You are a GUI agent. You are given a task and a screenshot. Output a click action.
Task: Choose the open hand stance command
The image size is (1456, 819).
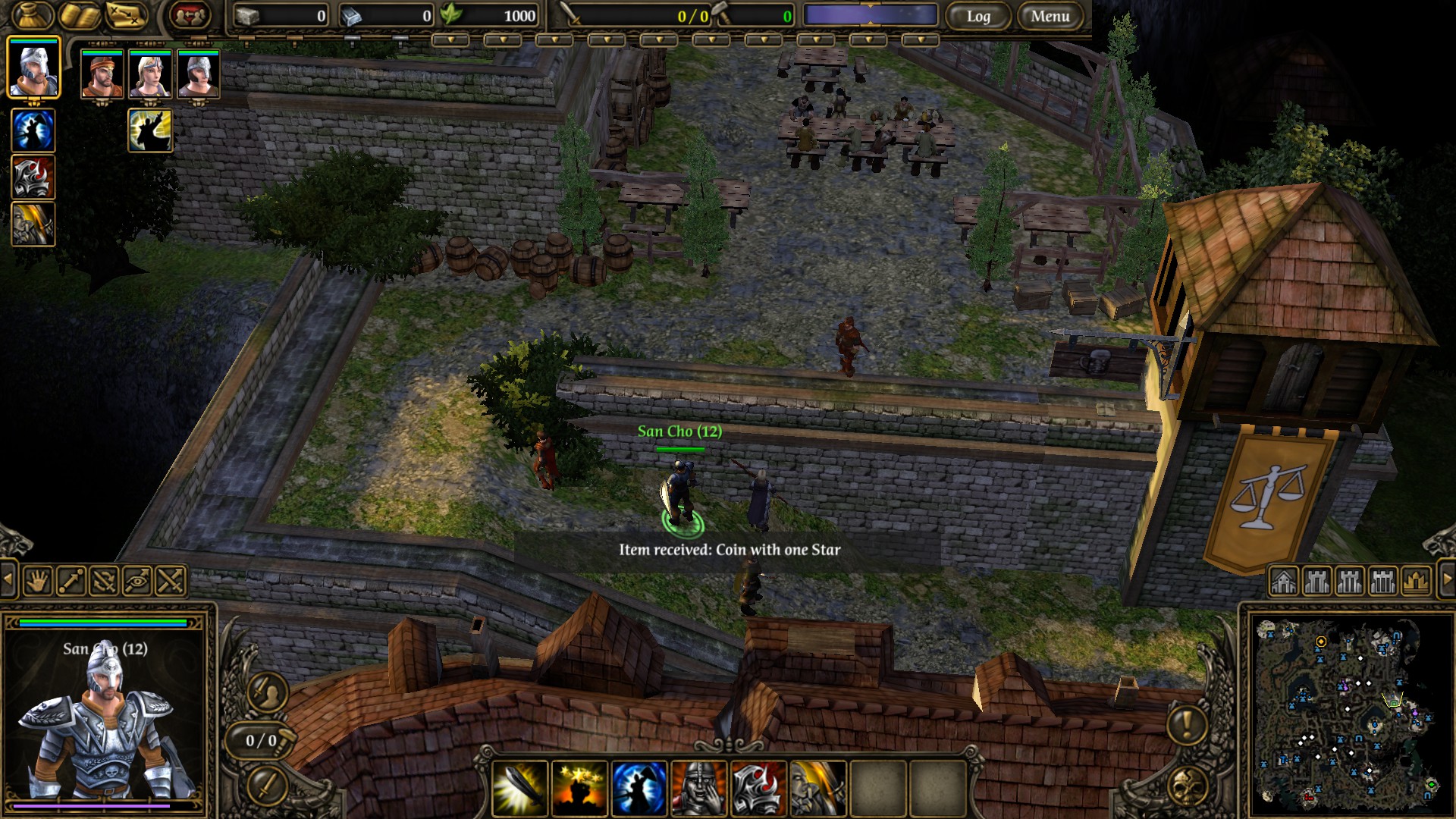(x=38, y=582)
